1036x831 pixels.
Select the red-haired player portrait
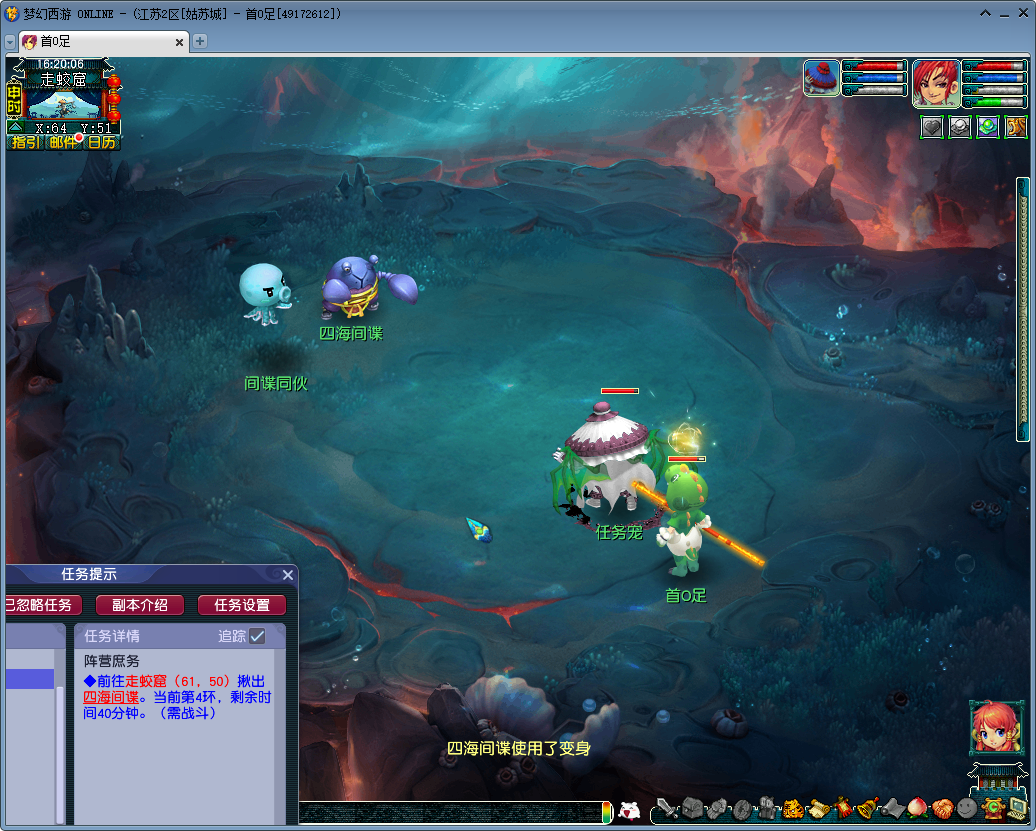click(936, 83)
